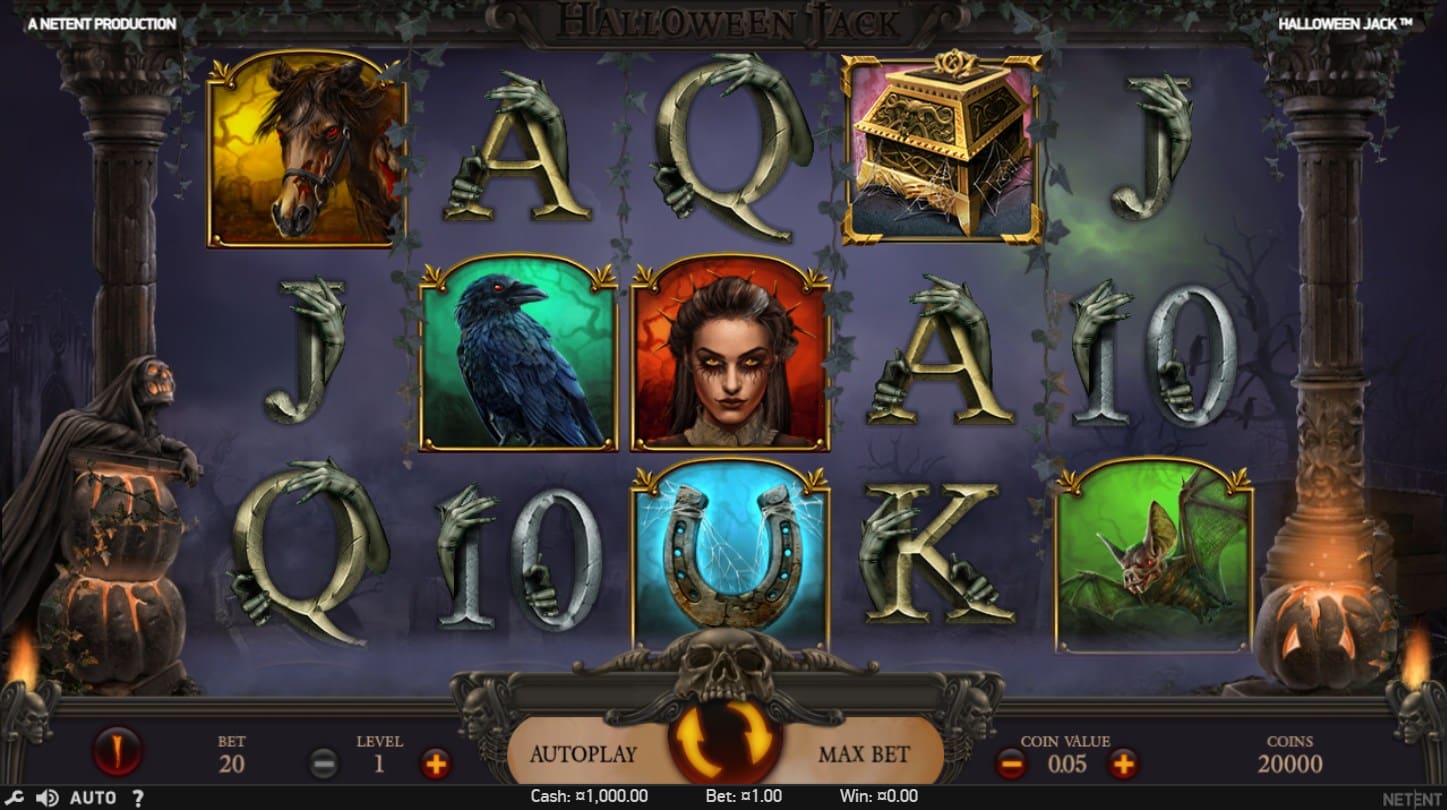Viewport: 1447px width, 810px height.
Task: Place the Max Bet
Action: click(862, 753)
